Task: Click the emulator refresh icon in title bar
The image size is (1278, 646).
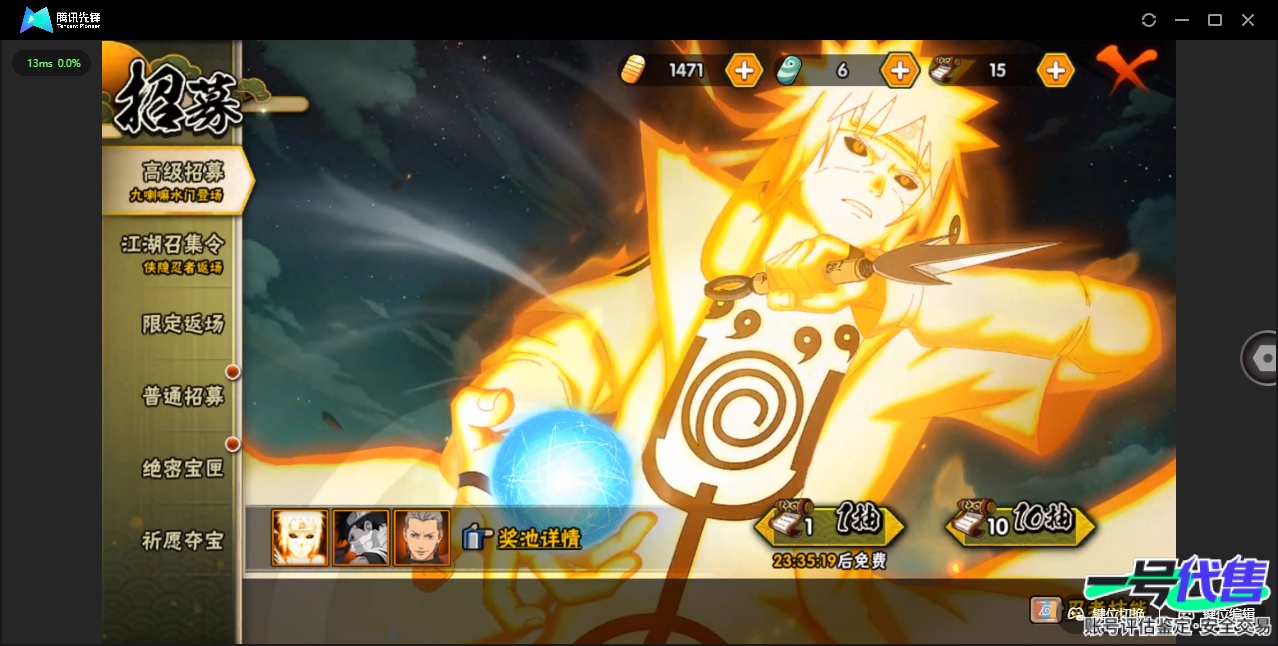Action: [1149, 20]
